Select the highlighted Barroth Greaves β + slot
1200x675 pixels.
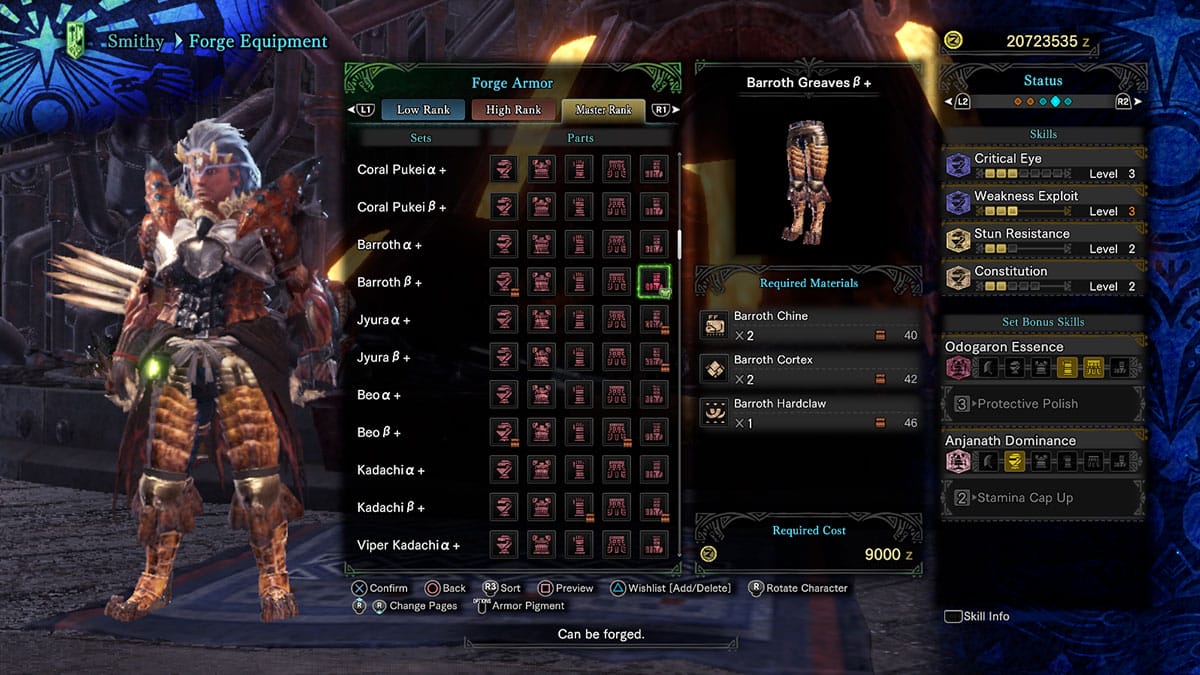click(654, 282)
